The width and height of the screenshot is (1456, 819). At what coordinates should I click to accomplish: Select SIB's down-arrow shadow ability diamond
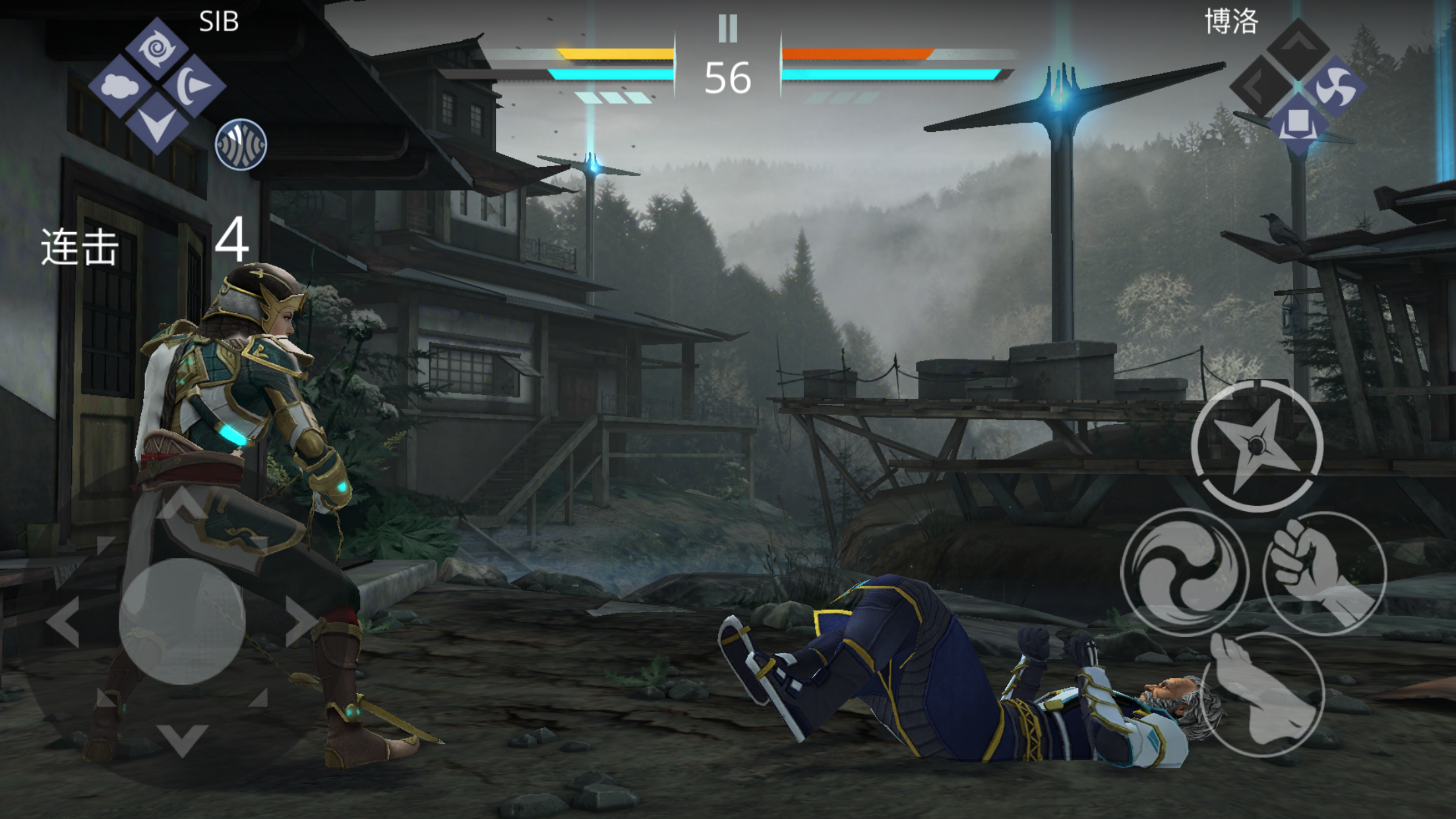[x=157, y=123]
